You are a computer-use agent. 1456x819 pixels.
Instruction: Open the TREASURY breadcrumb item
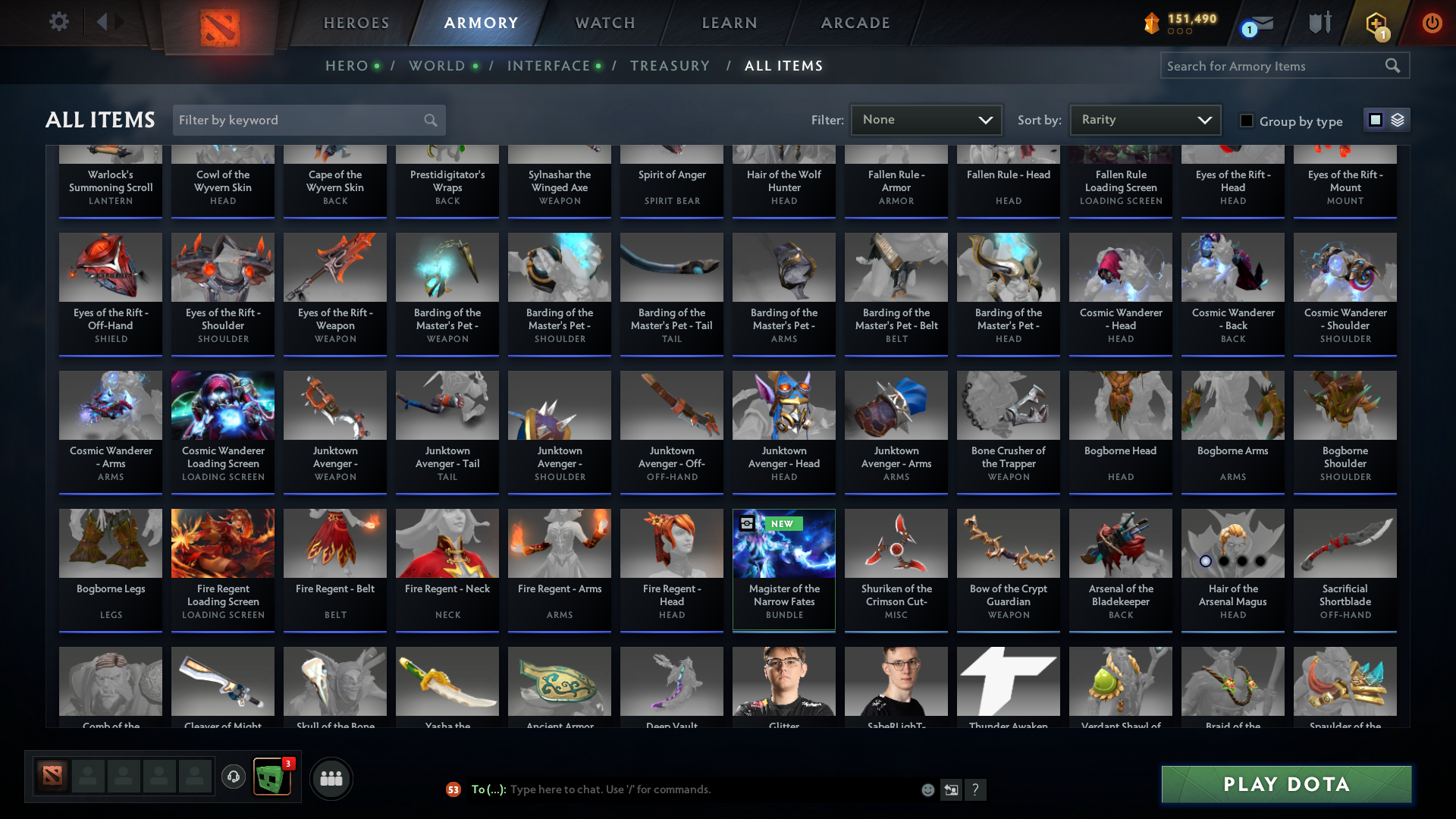click(670, 65)
